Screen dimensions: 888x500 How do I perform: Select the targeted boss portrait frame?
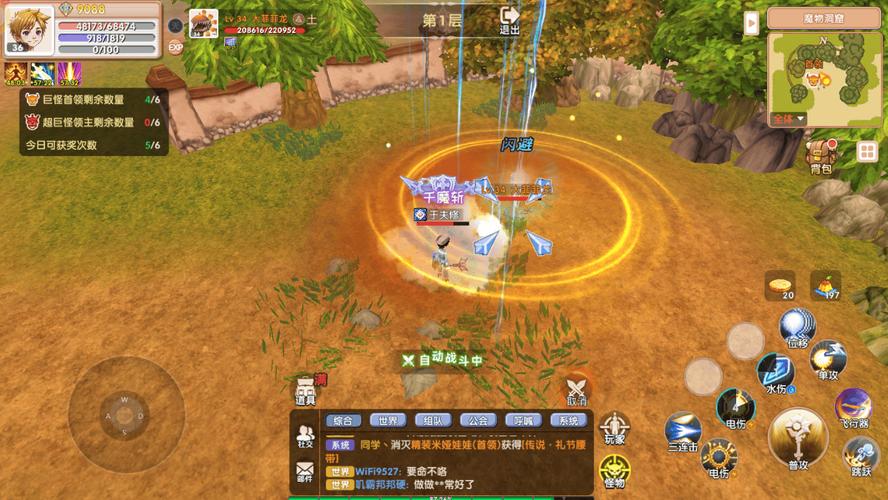[x=203, y=23]
